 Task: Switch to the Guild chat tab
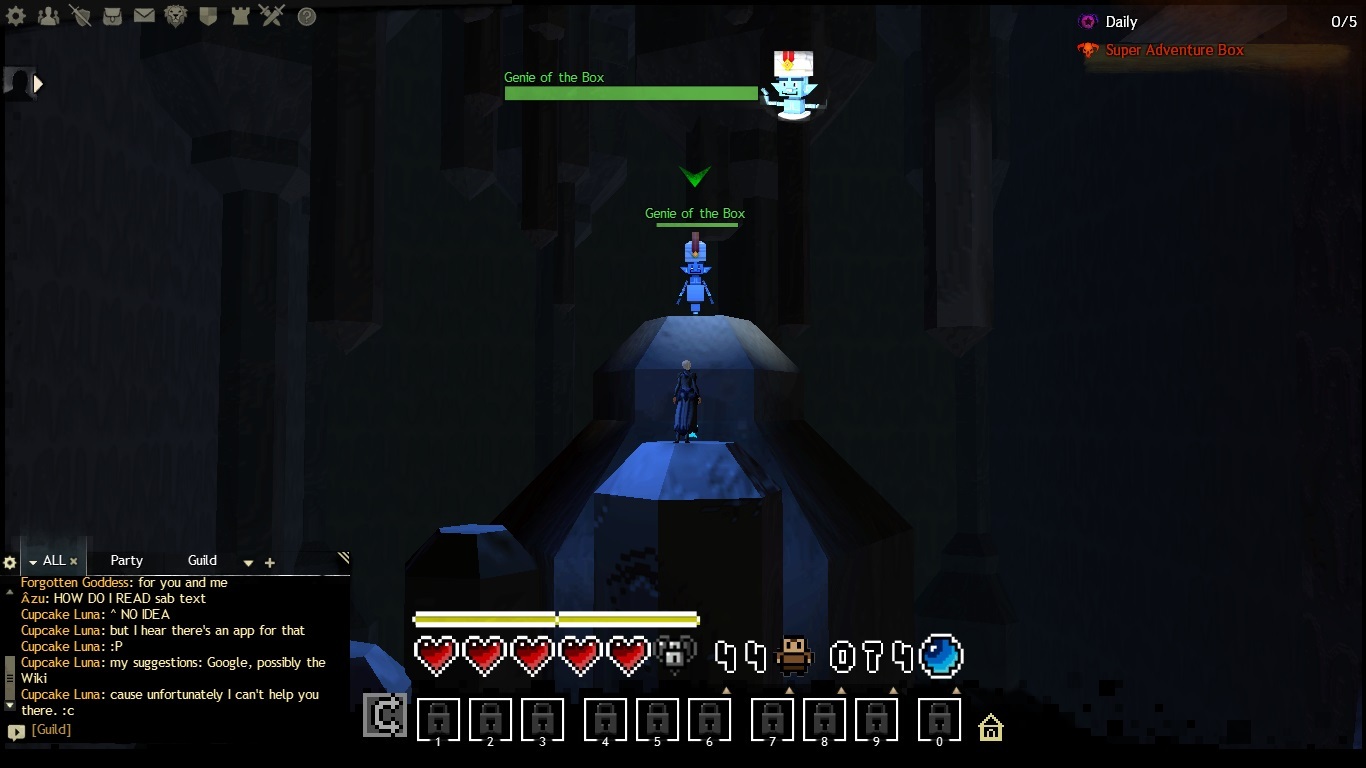pos(202,561)
